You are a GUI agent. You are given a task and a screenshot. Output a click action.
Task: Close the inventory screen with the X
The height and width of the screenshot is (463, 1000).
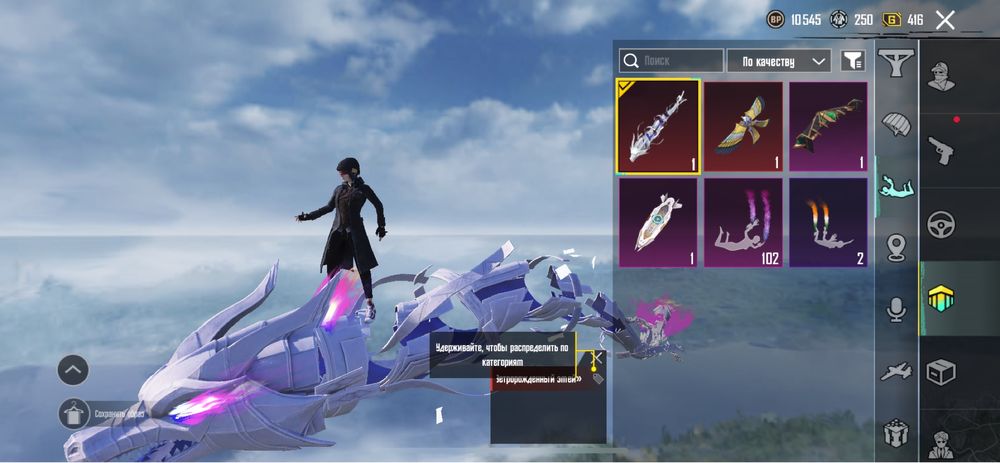(x=945, y=19)
